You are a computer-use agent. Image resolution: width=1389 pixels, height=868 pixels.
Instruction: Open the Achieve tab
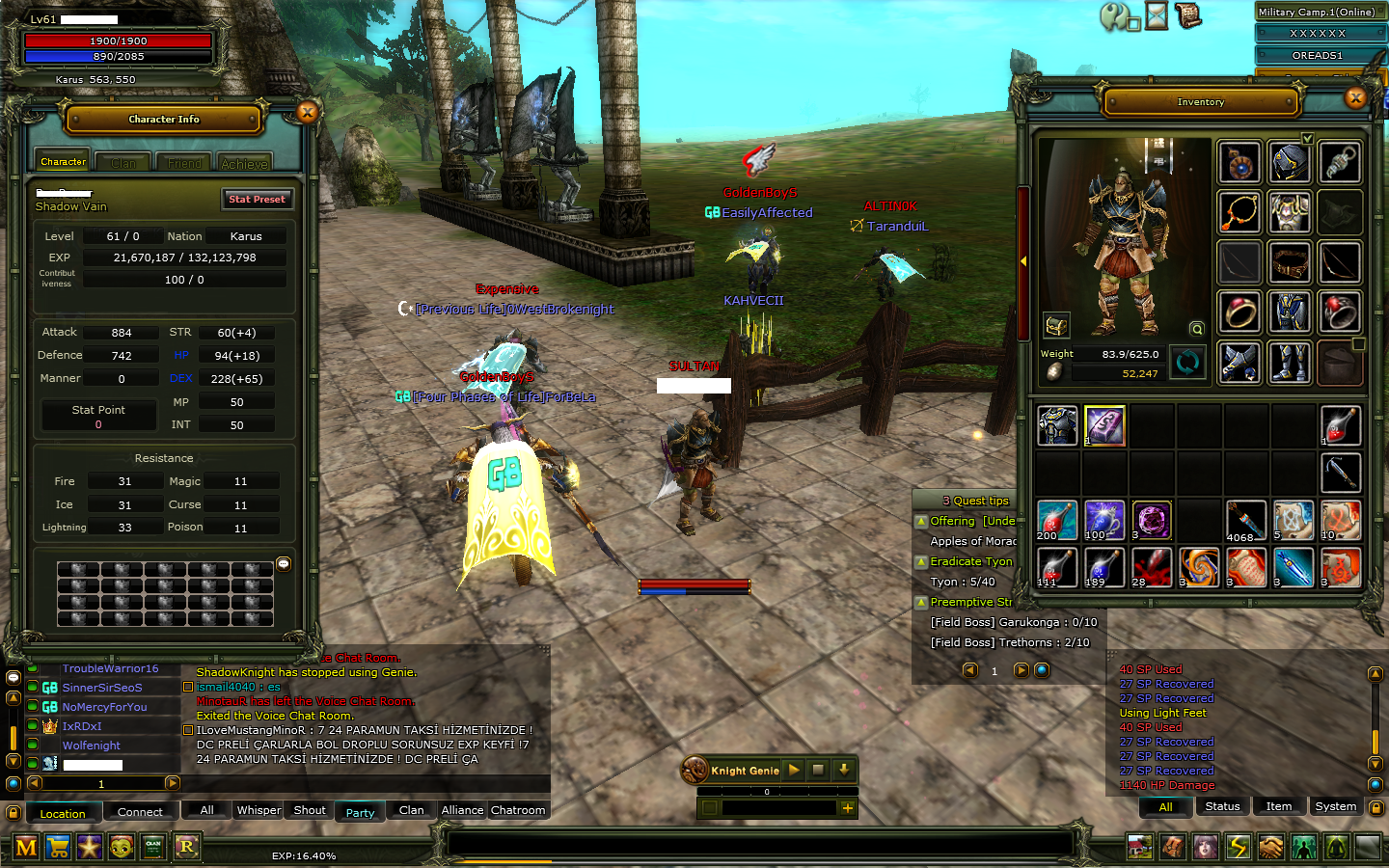244,163
